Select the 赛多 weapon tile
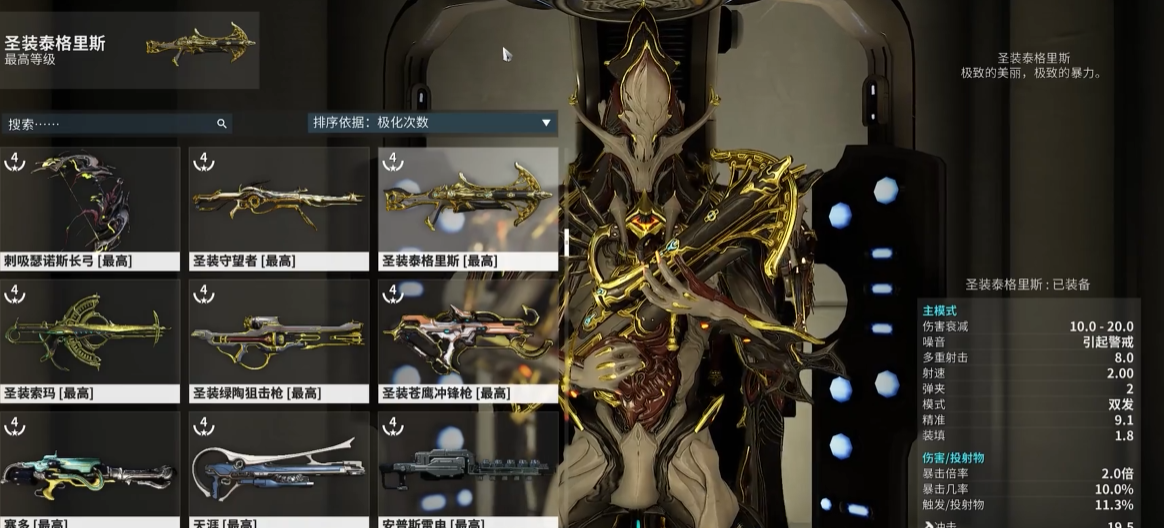Image resolution: width=1164 pixels, height=528 pixels. [x=90, y=470]
